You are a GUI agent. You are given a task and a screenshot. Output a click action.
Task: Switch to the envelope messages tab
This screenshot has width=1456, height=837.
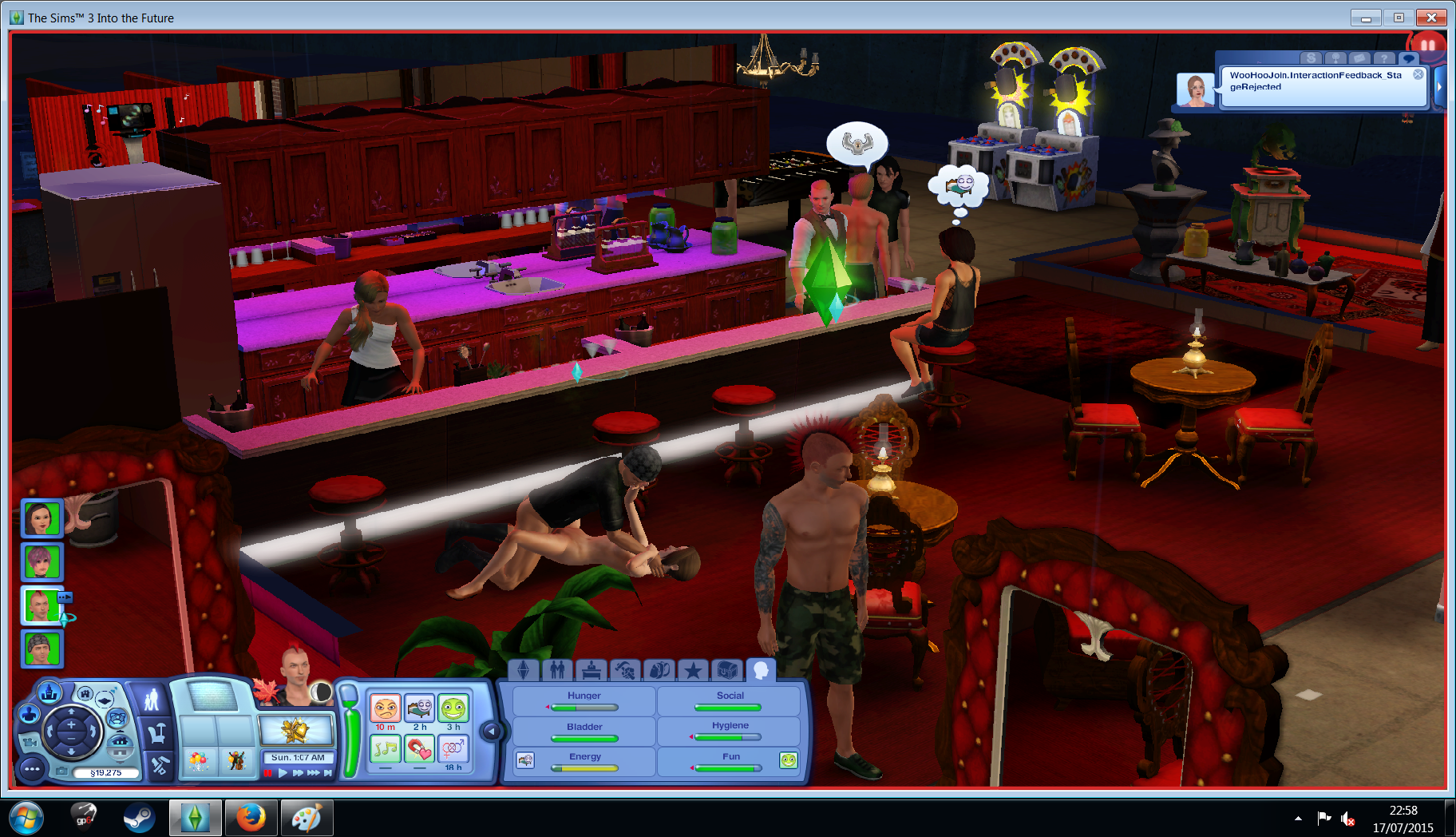1359,58
